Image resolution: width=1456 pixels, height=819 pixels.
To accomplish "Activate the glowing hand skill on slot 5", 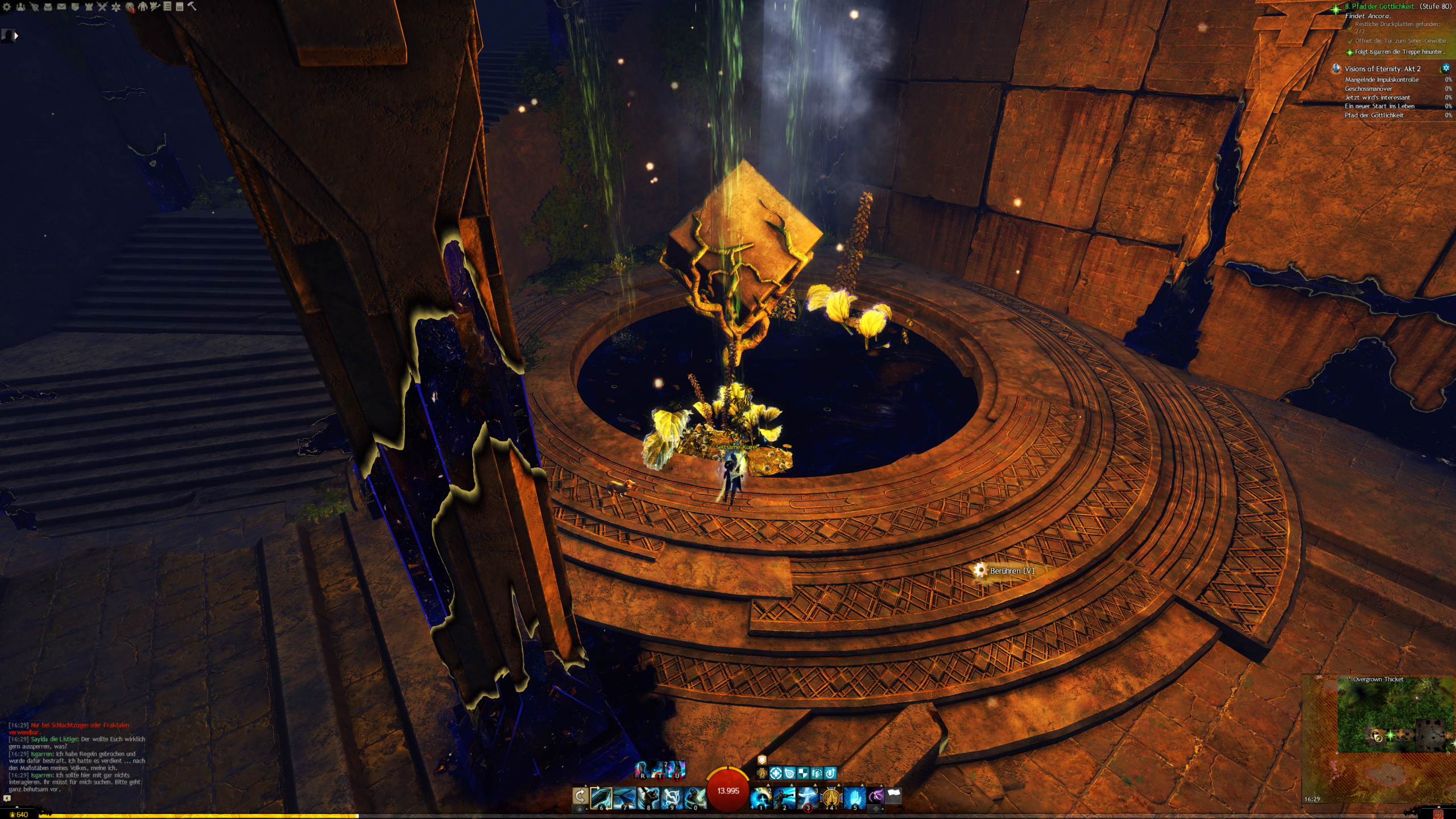I will [x=854, y=797].
